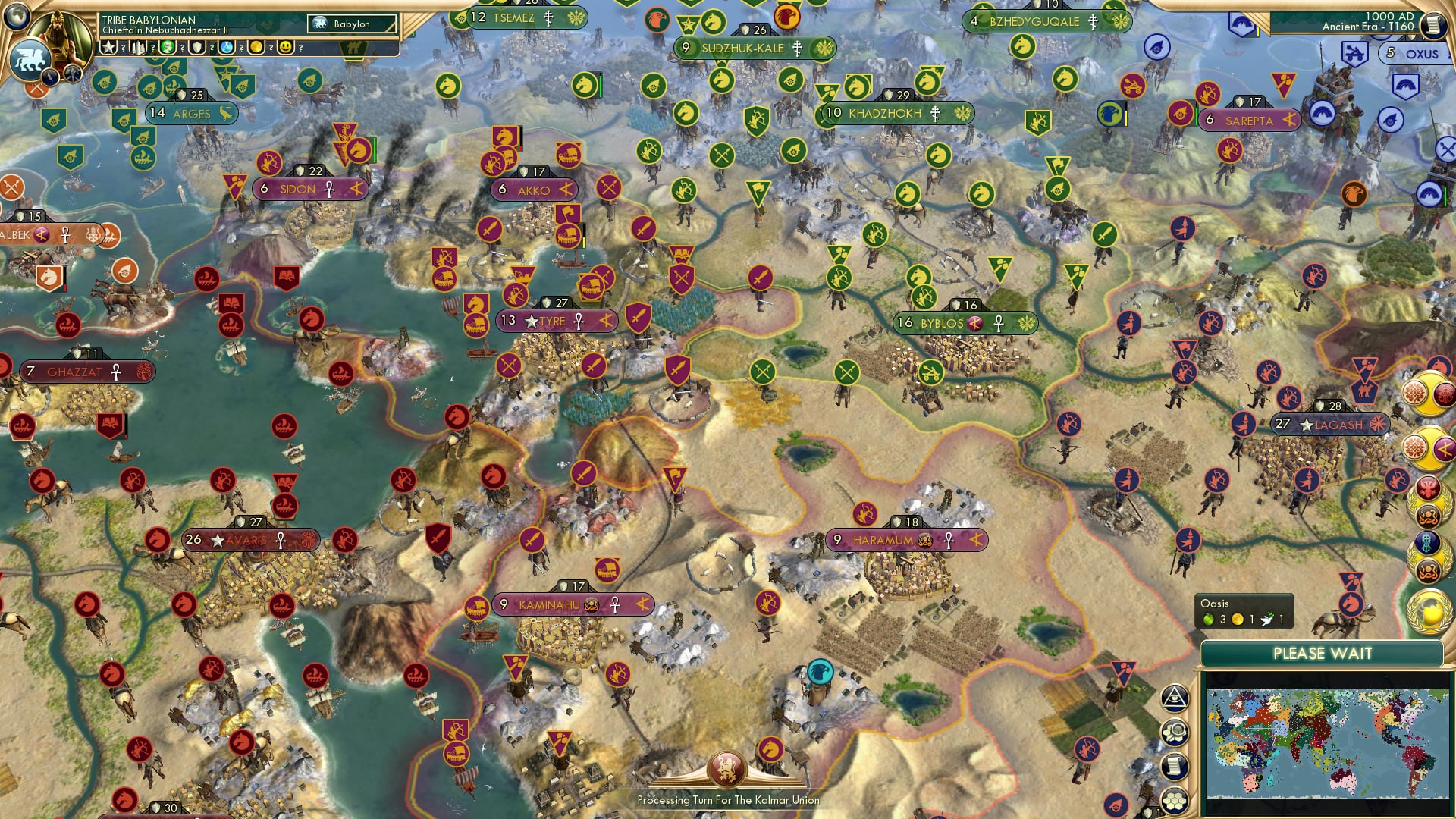Open the espionage eye-pyramid overview button
Screen dimensions: 1456x819
pyautogui.click(x=1175, y=698)
